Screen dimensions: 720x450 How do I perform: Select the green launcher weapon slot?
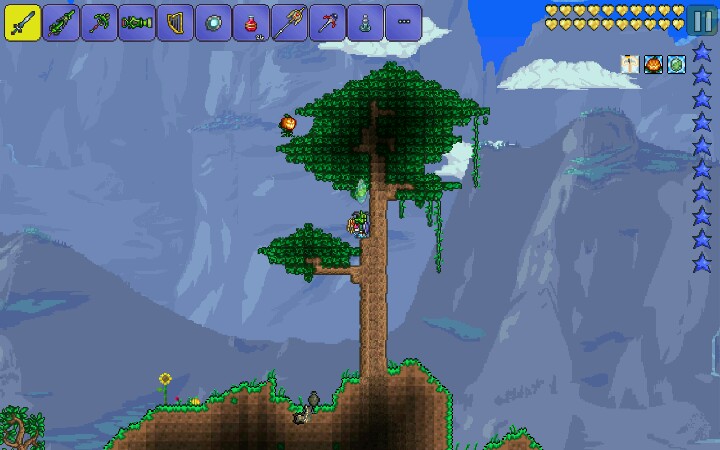point(136,21)
